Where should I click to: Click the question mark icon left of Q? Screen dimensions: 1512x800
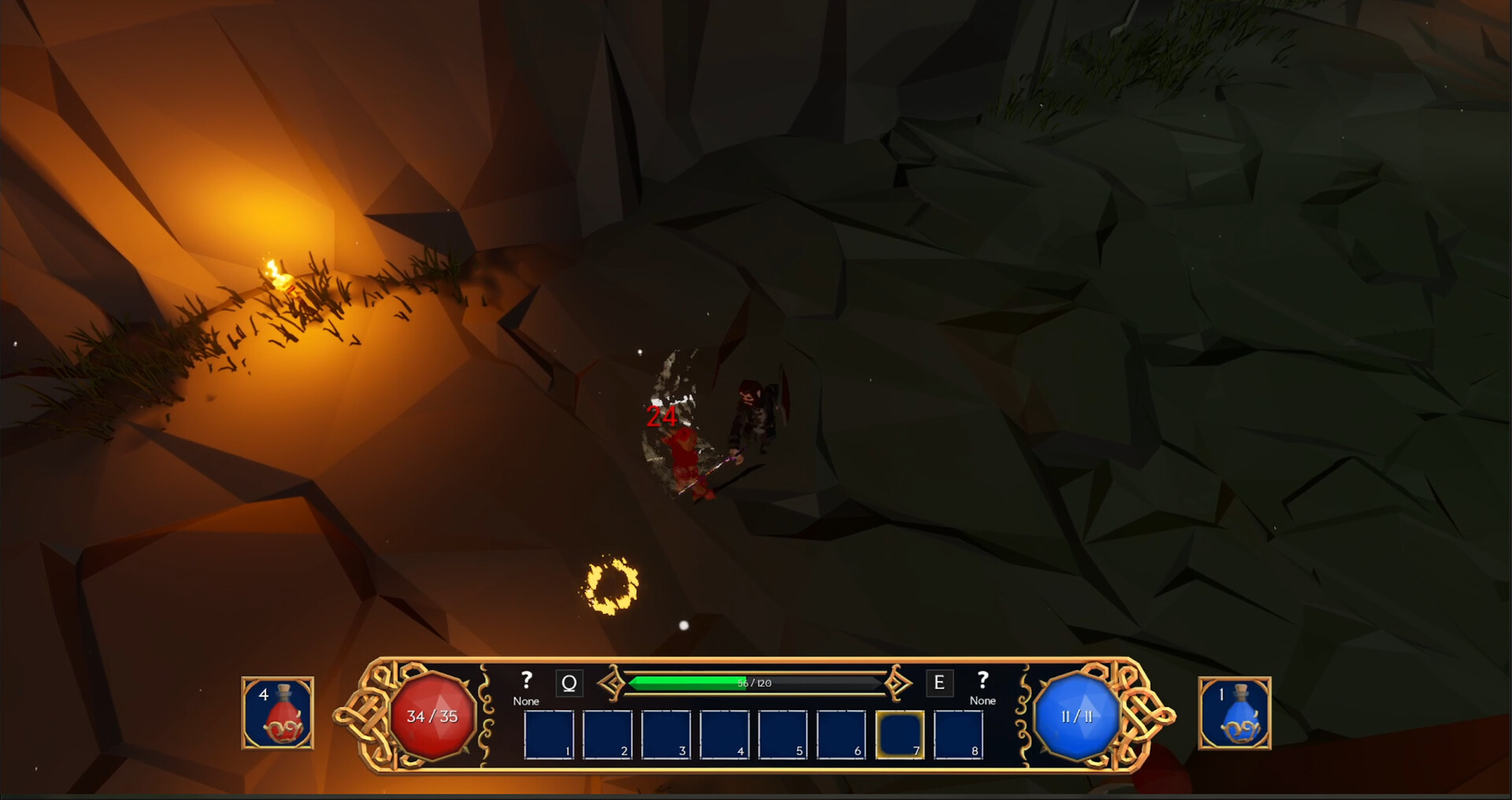525,680
